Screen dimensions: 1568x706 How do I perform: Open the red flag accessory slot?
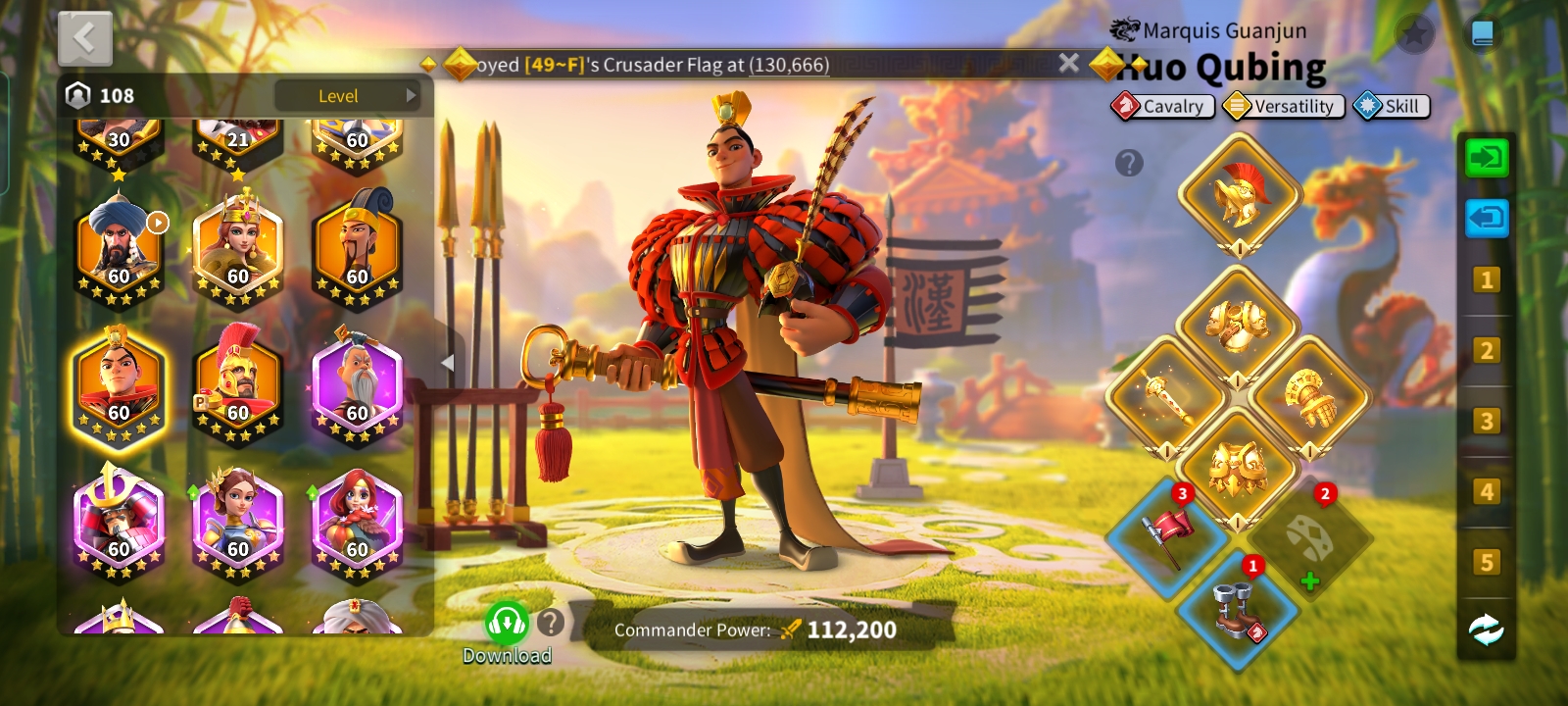click(1167, 537)
